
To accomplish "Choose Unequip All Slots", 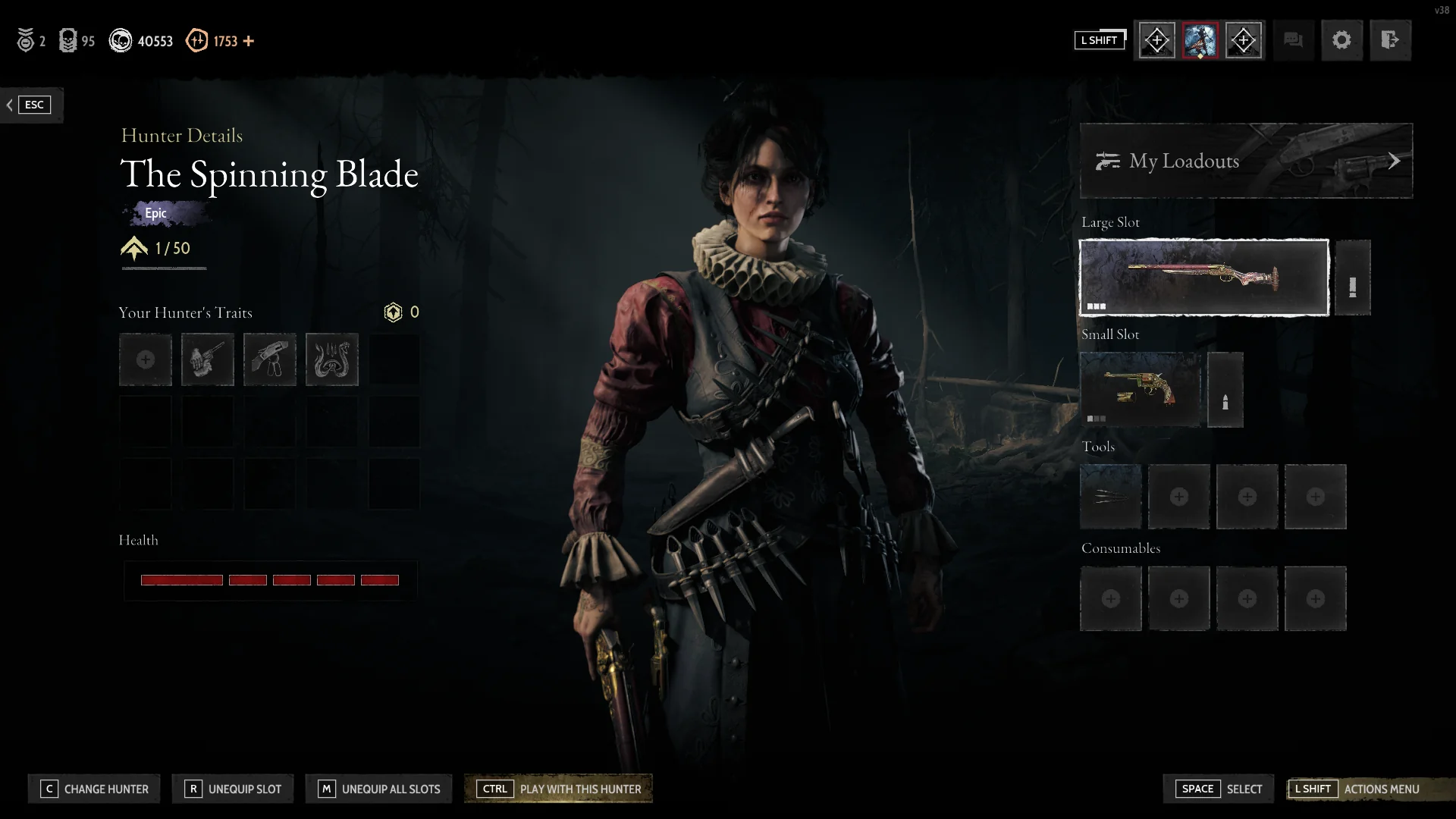I will tap(378, 789).
